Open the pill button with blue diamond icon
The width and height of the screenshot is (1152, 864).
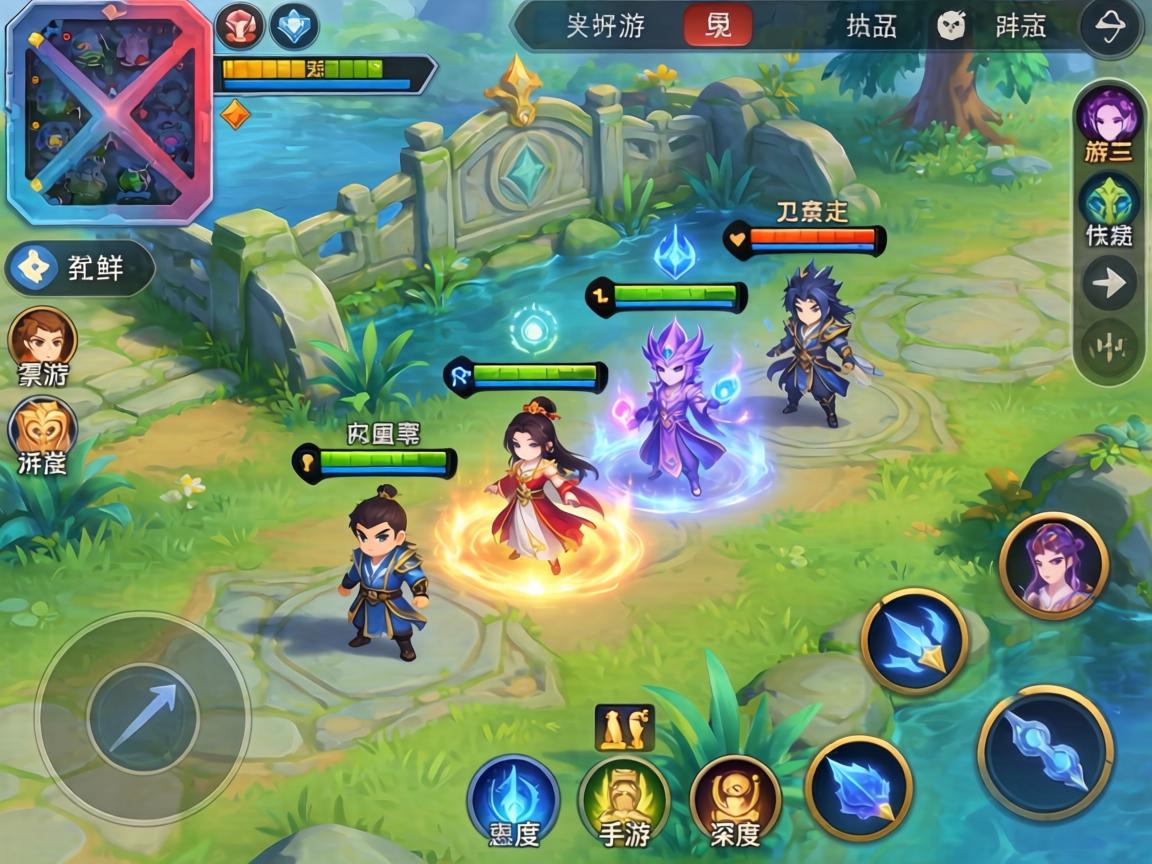pyautogui.click(x=80, y=268)
